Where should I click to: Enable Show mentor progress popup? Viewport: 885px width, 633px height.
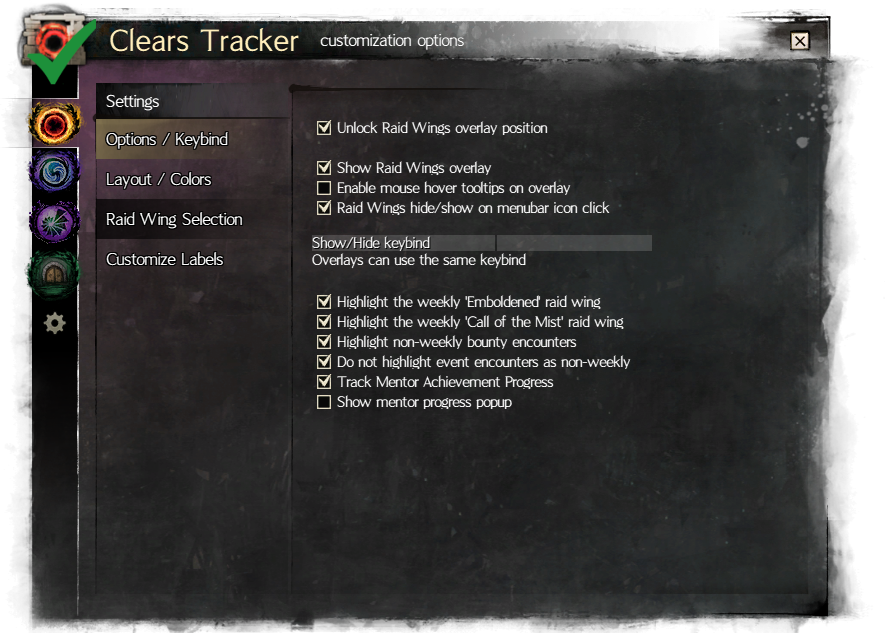pos(324,402)
